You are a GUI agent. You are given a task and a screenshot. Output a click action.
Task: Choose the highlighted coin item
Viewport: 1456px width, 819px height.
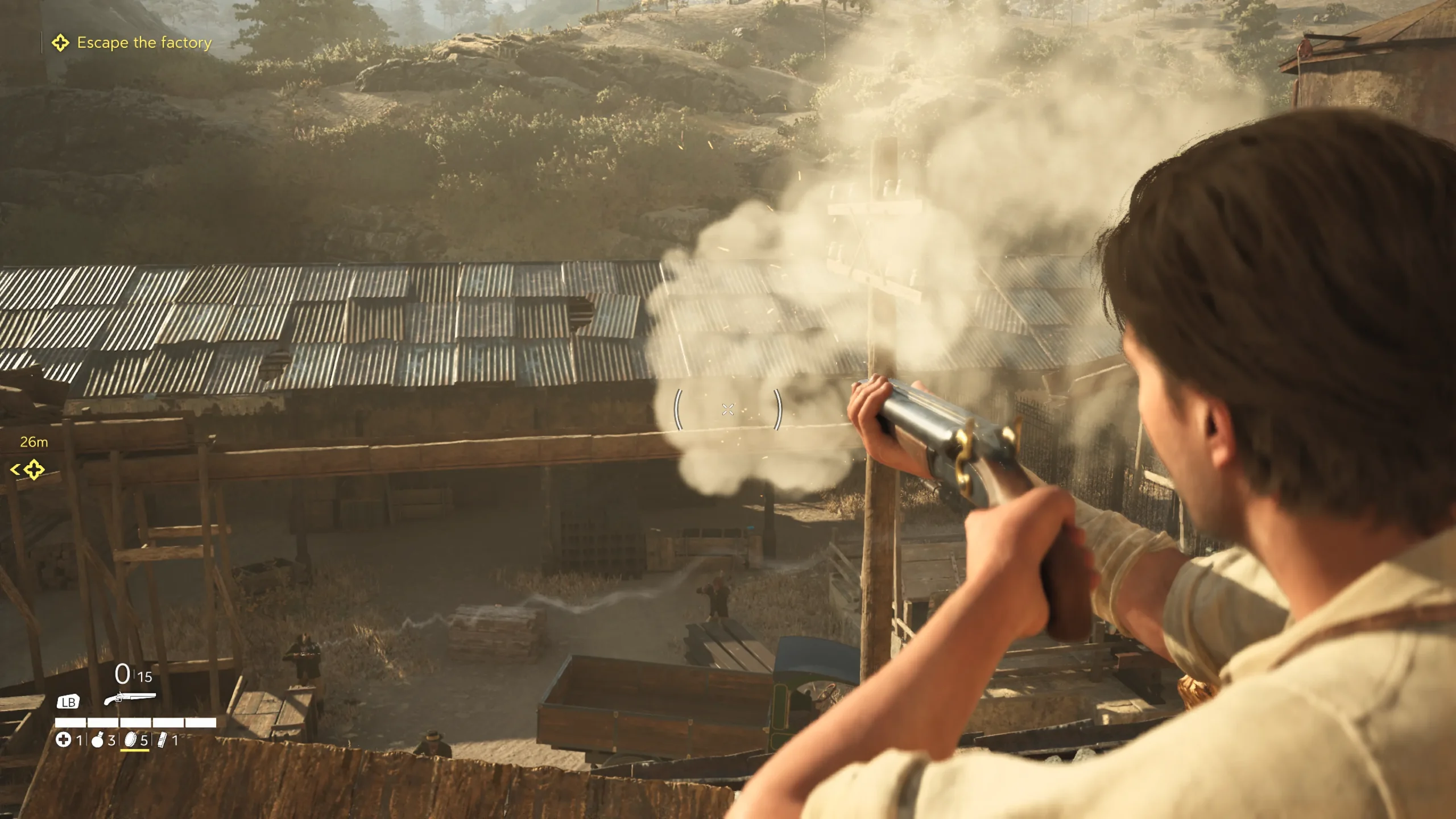click(x=131, y=740)
